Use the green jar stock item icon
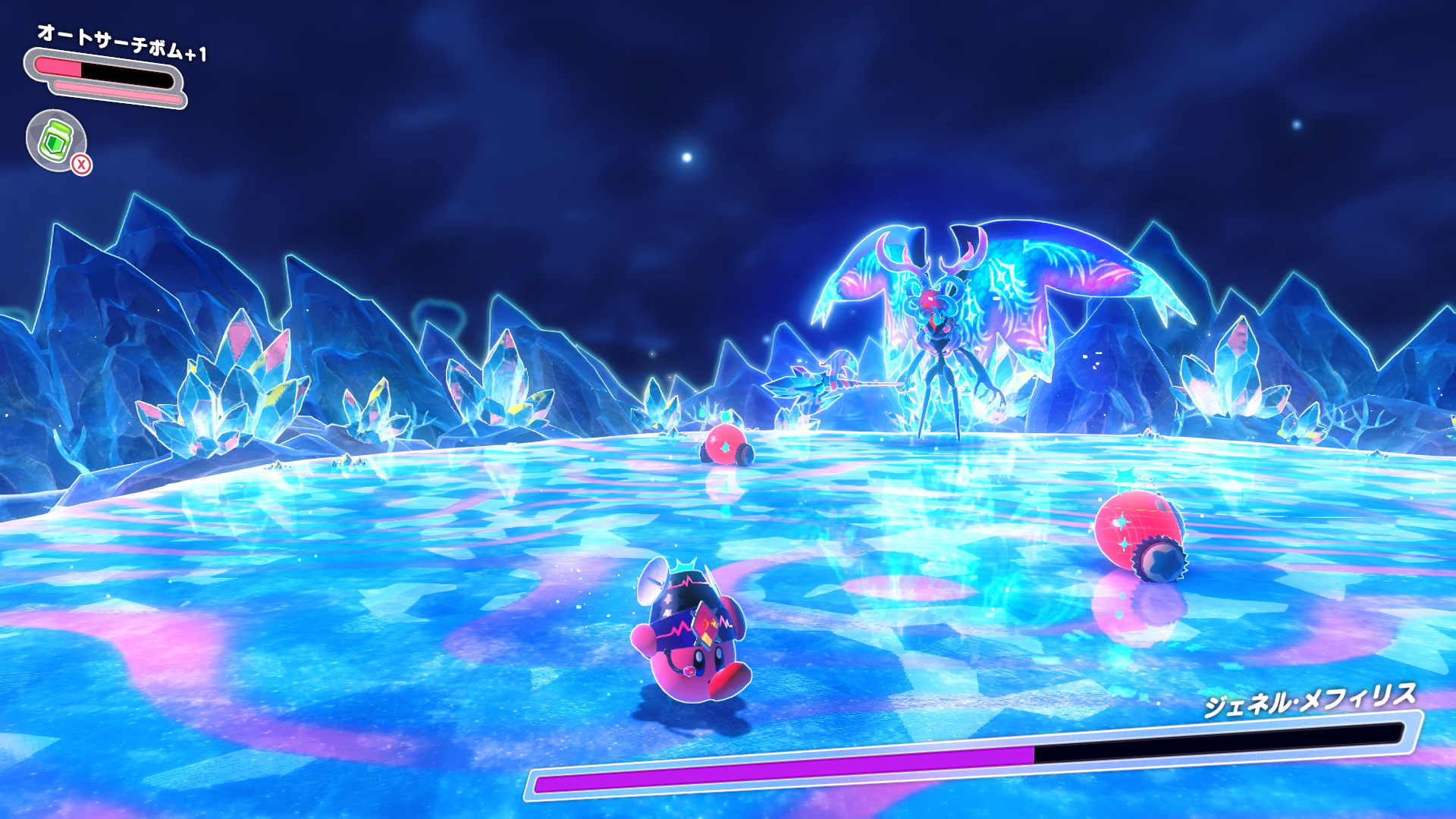1456x819 pixels. click(x=56, y=140)
